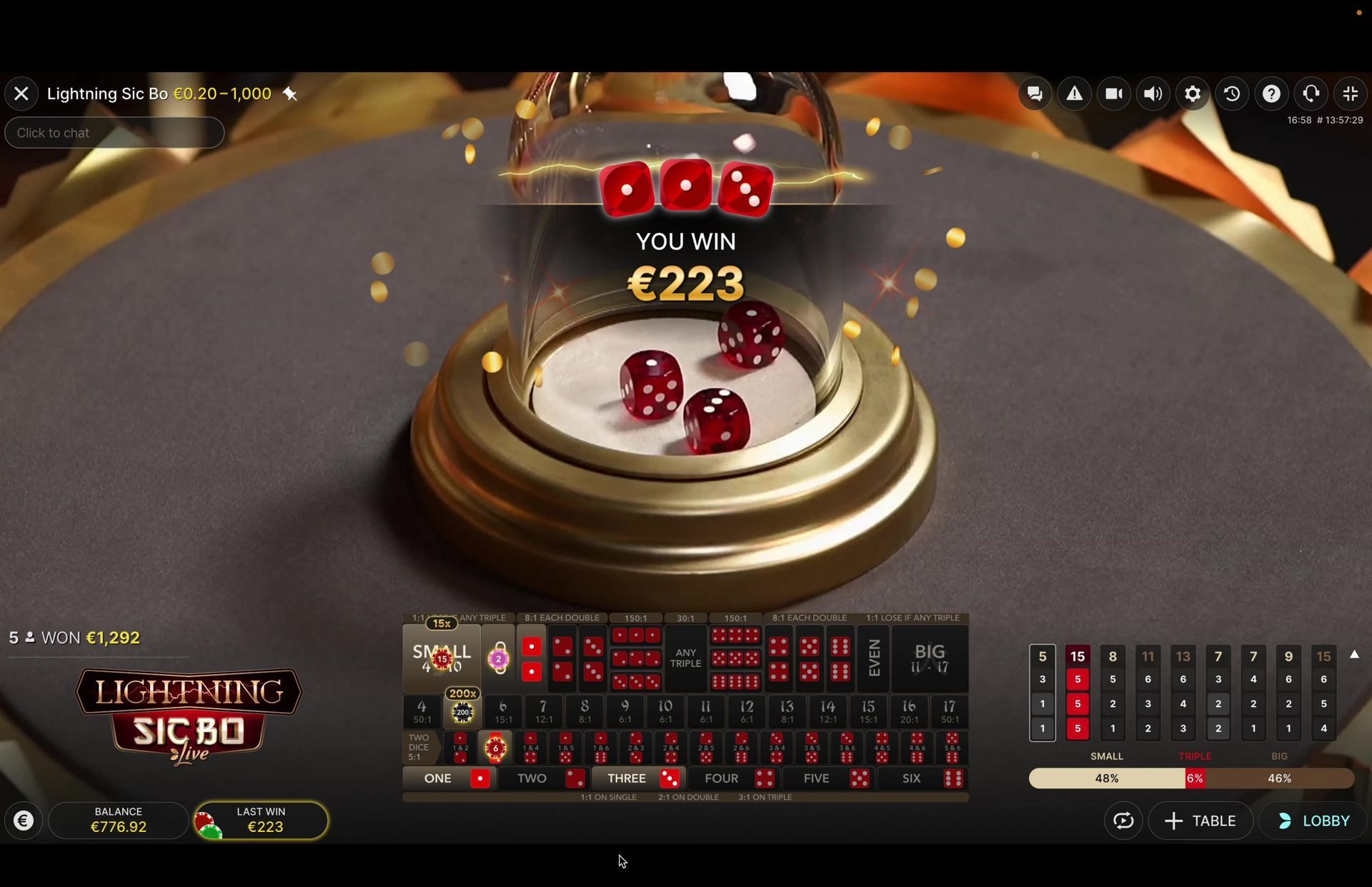The image size is (1372, 887).
Task: View the game history icon
Action: click(x=1232, y=93)
